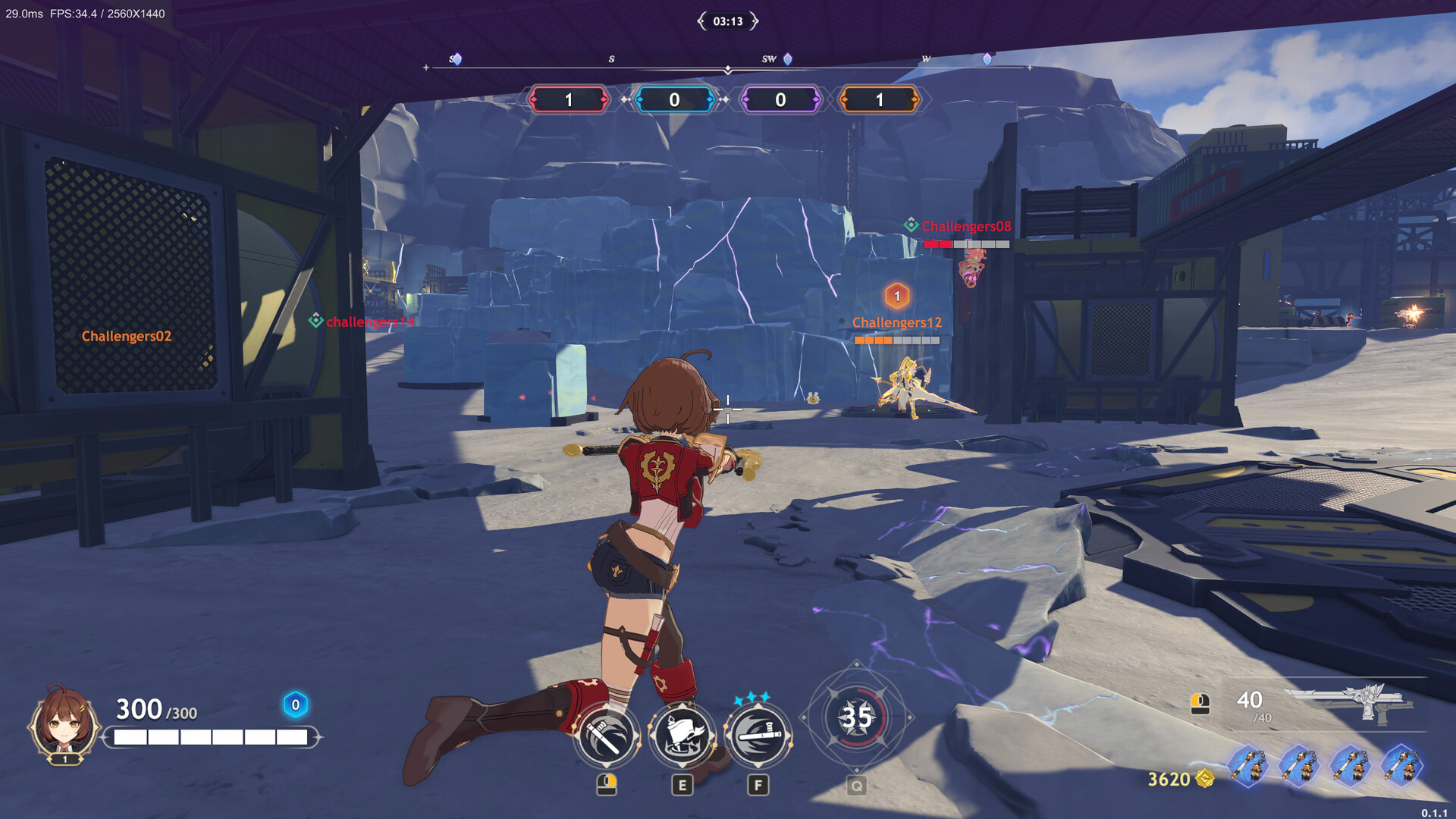Select the ultimate ability on cooldown

[857, 717]
